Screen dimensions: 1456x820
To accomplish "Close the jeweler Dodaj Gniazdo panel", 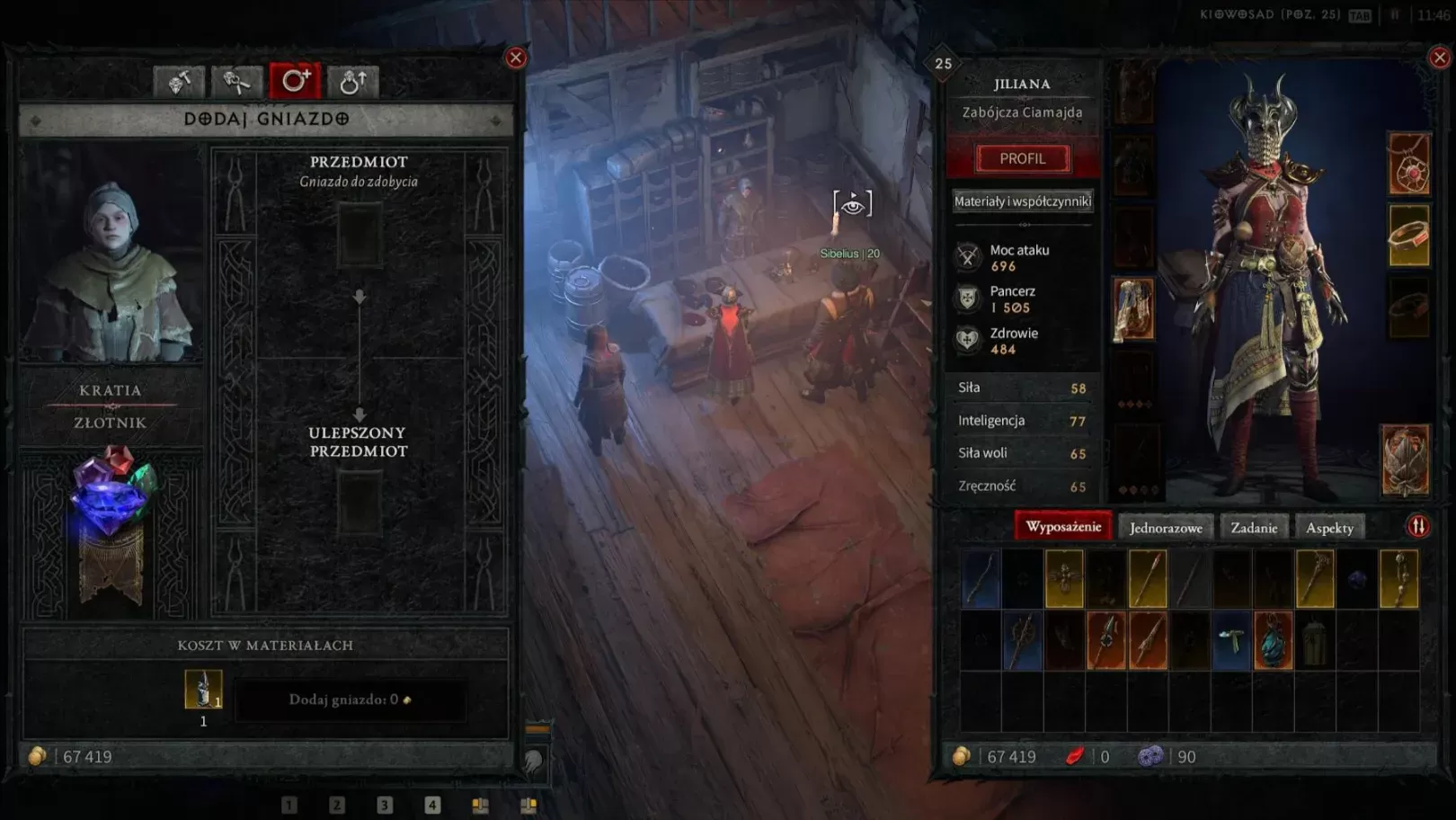I will (516, 58).
